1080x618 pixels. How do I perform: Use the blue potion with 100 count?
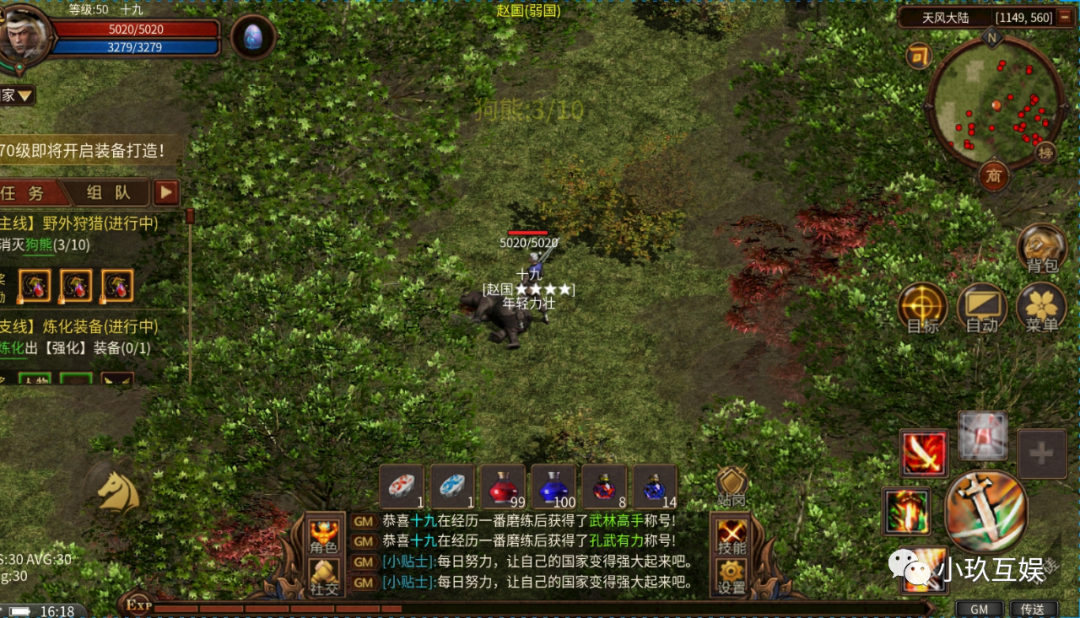553,486
